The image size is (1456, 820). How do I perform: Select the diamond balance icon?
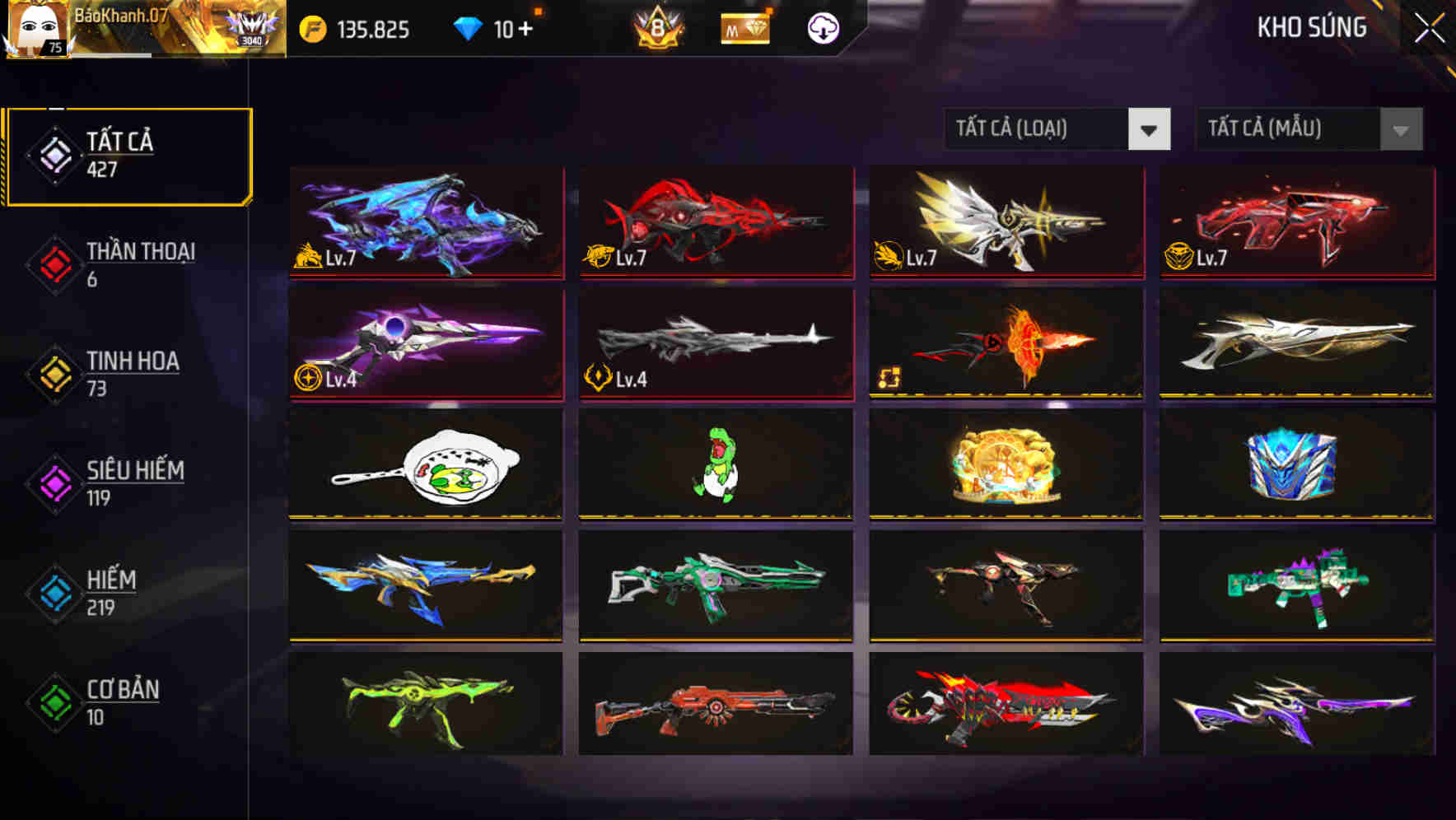(x=469, y=27)
